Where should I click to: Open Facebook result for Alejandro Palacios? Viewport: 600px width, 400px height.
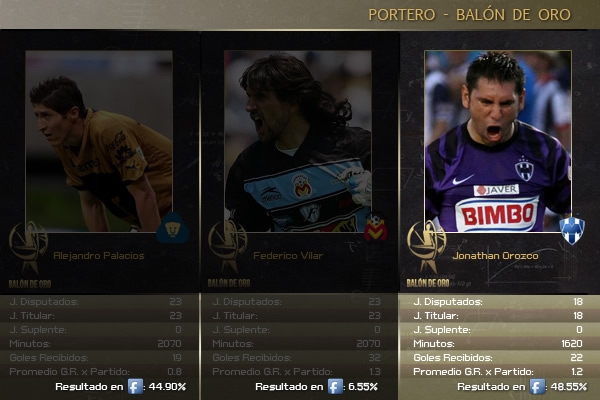pyautogui.click(x=136, y=387)
